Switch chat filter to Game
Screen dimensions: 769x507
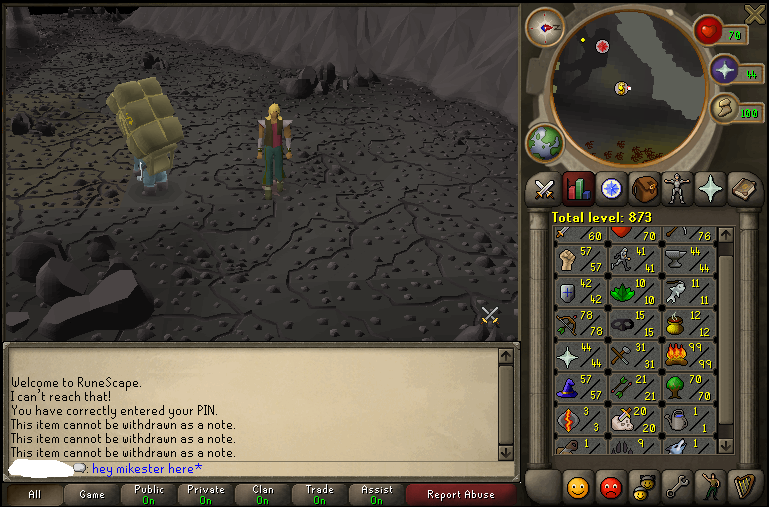(x=91, y=494)
